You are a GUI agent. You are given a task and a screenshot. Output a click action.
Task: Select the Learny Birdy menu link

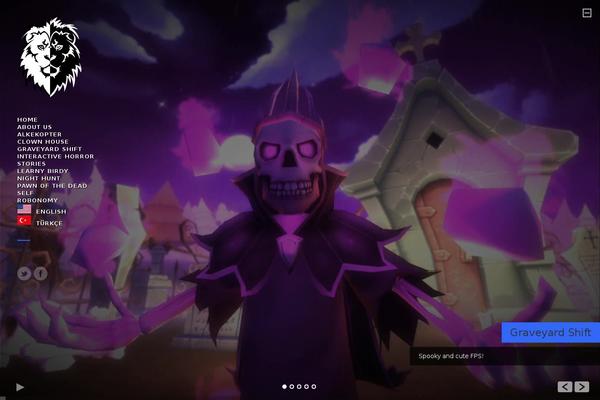pos(42,171)
